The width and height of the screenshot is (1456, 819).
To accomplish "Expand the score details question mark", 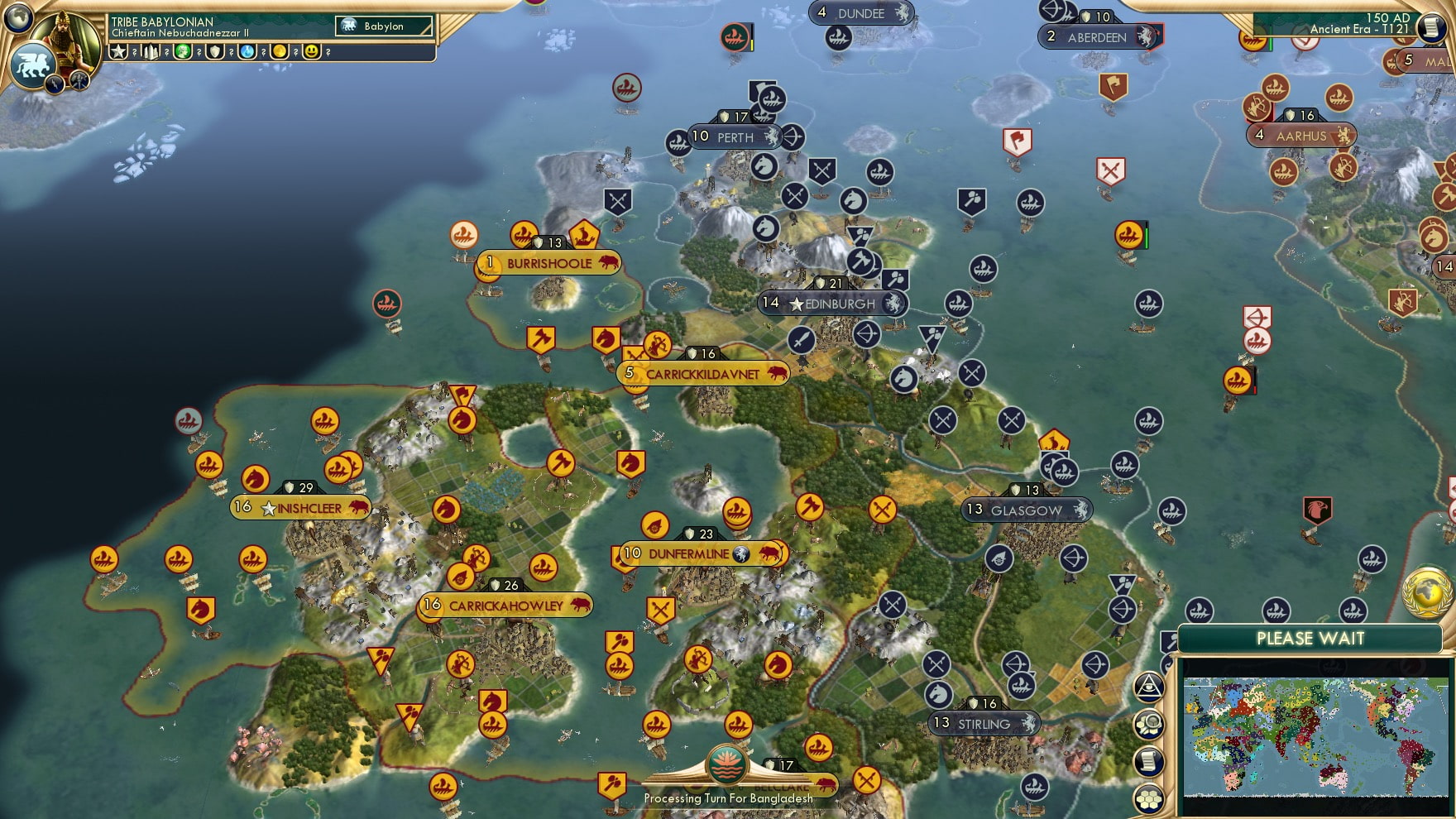I will pos(134,53).
